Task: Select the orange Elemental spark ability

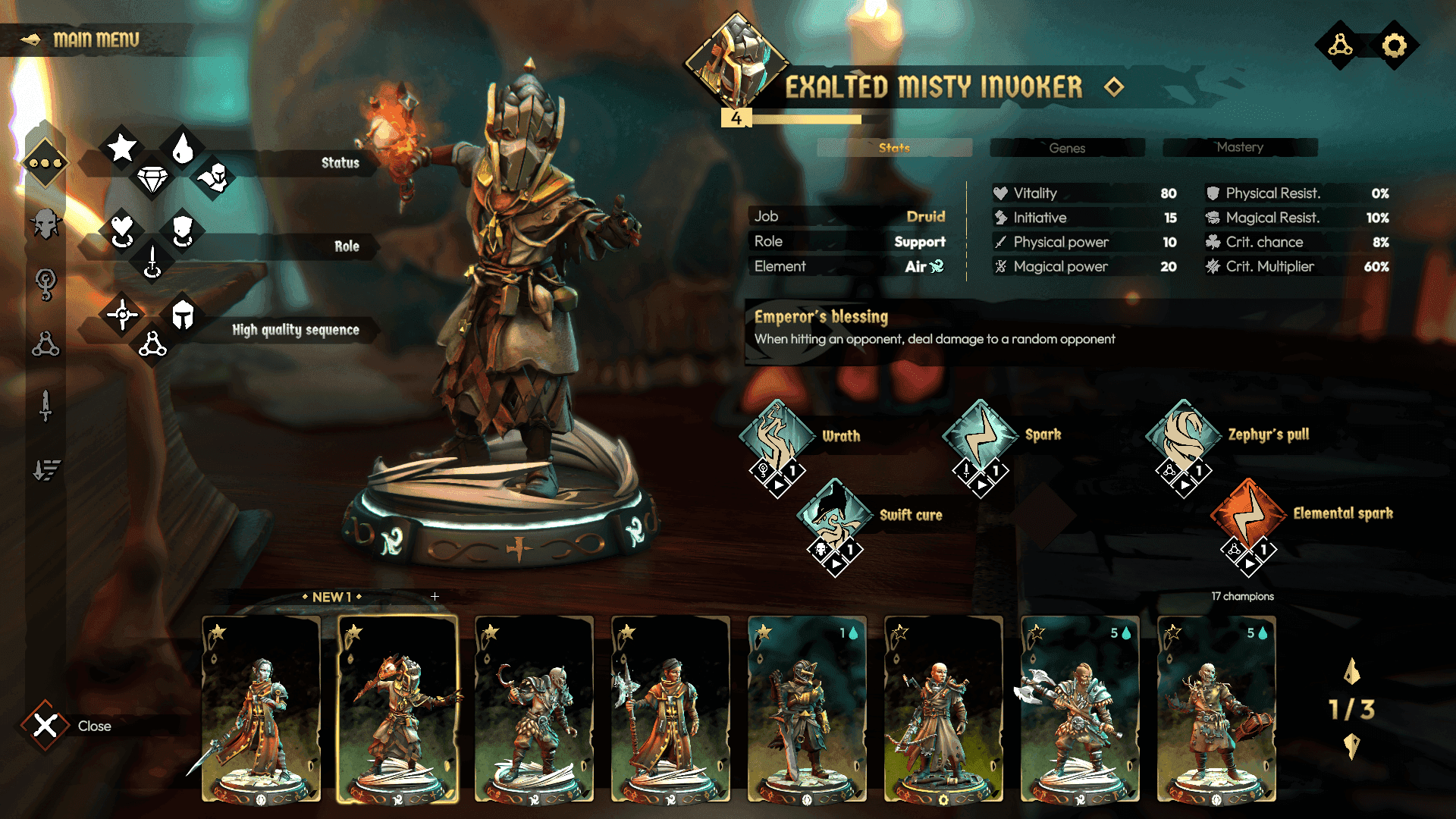Action: 1248,513
